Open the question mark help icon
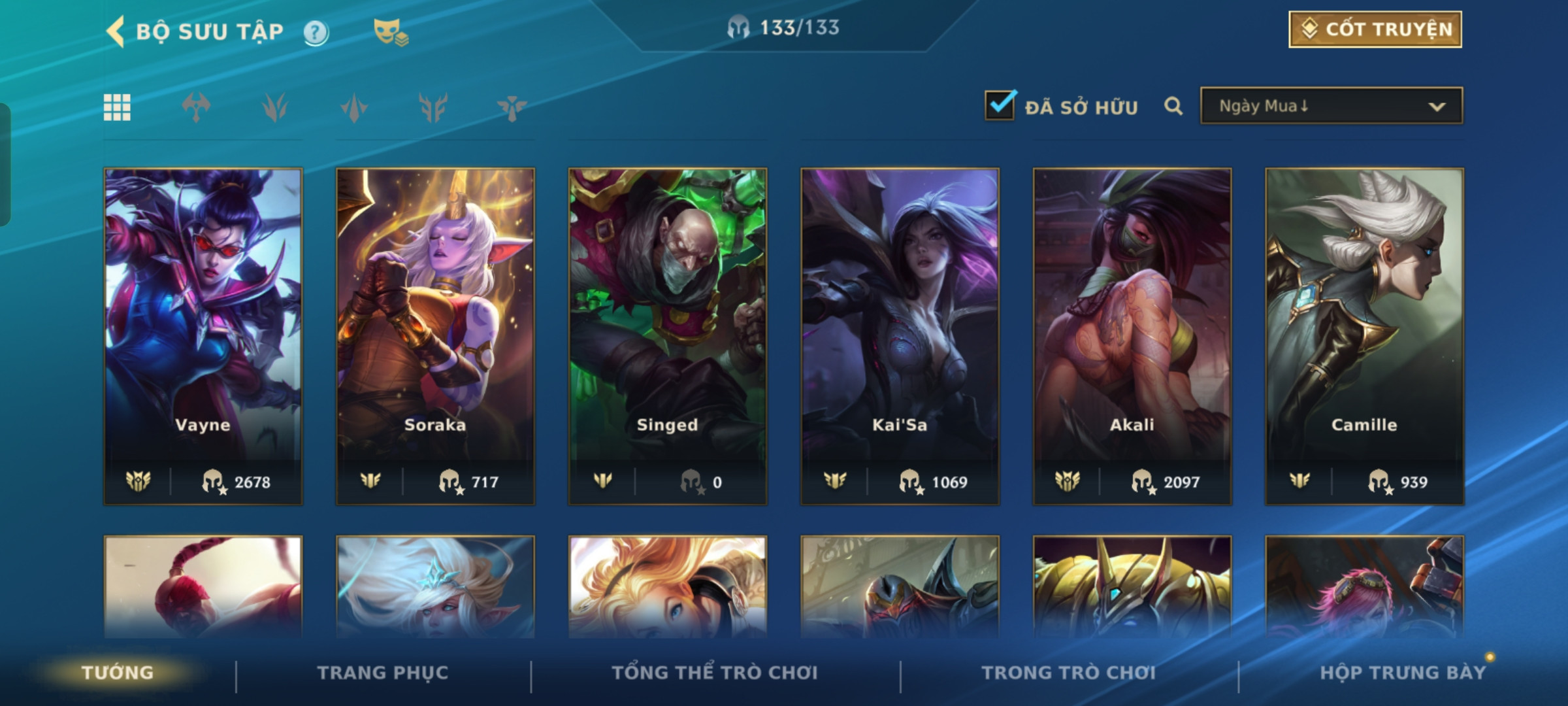Image resolution: width=1568 pixels, height=706 pixels. (316, 32)
